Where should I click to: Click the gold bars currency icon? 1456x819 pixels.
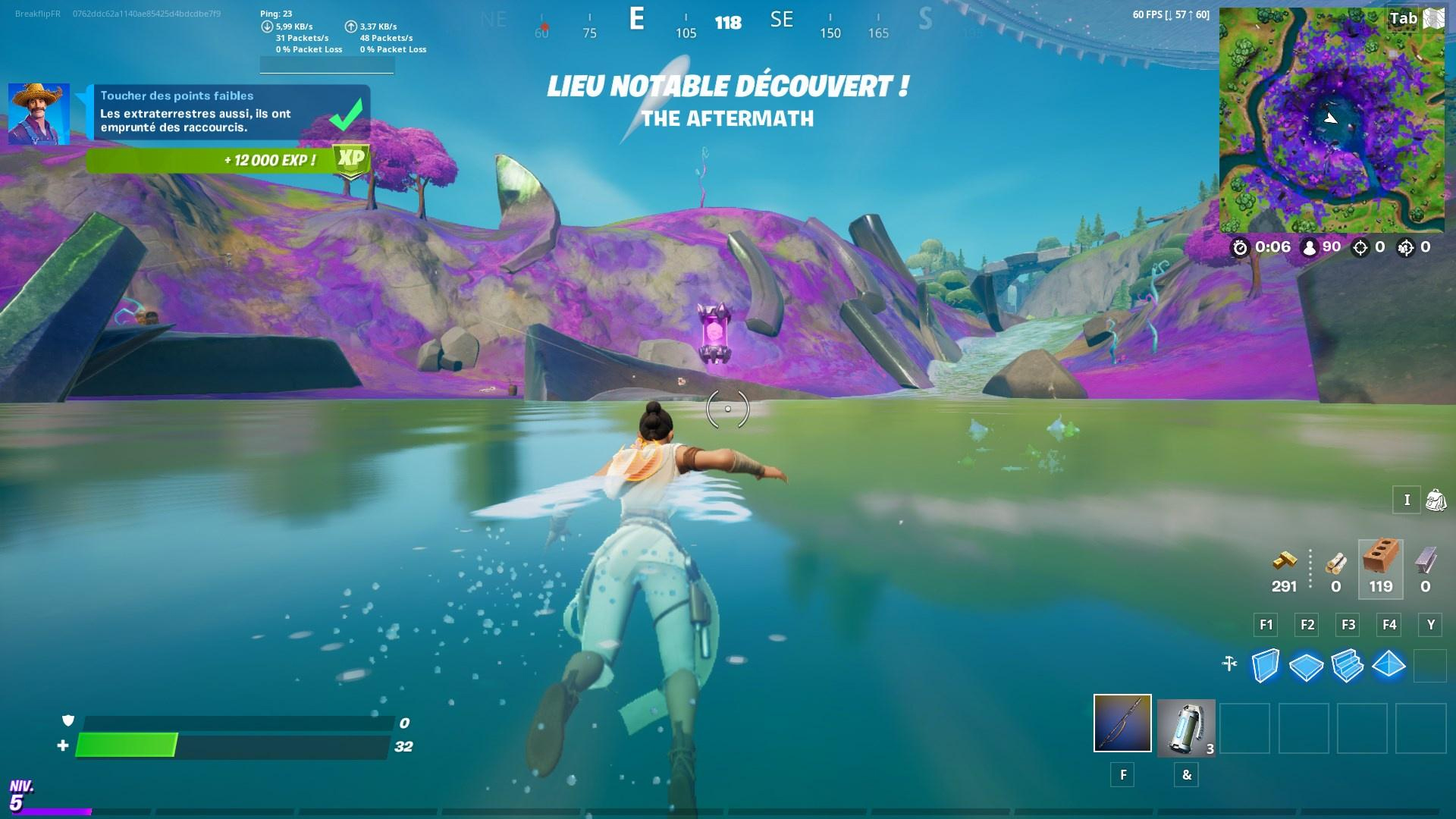pyautogui.click(x=1284, y=562)
